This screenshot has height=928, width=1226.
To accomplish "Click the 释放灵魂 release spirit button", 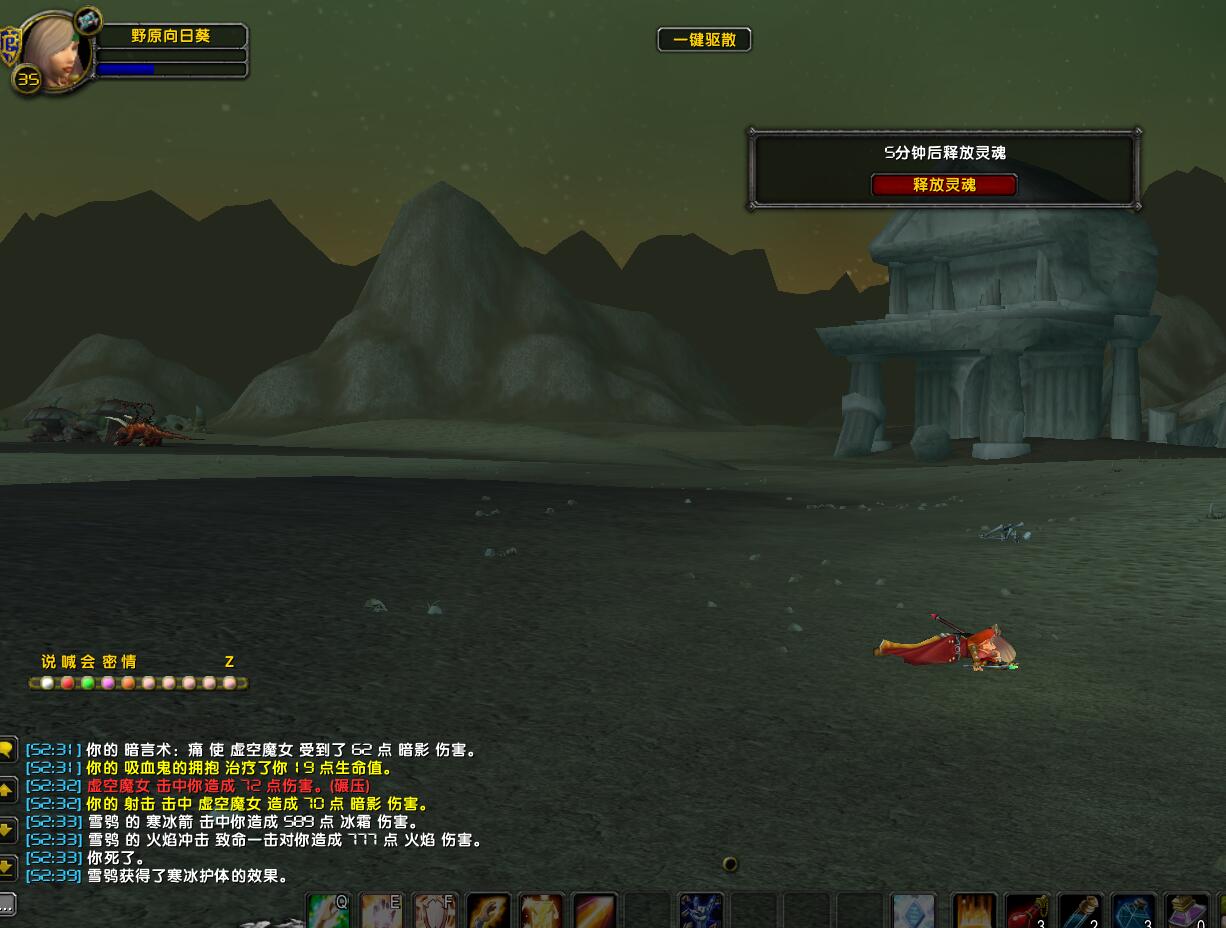I will click(944, 185).
